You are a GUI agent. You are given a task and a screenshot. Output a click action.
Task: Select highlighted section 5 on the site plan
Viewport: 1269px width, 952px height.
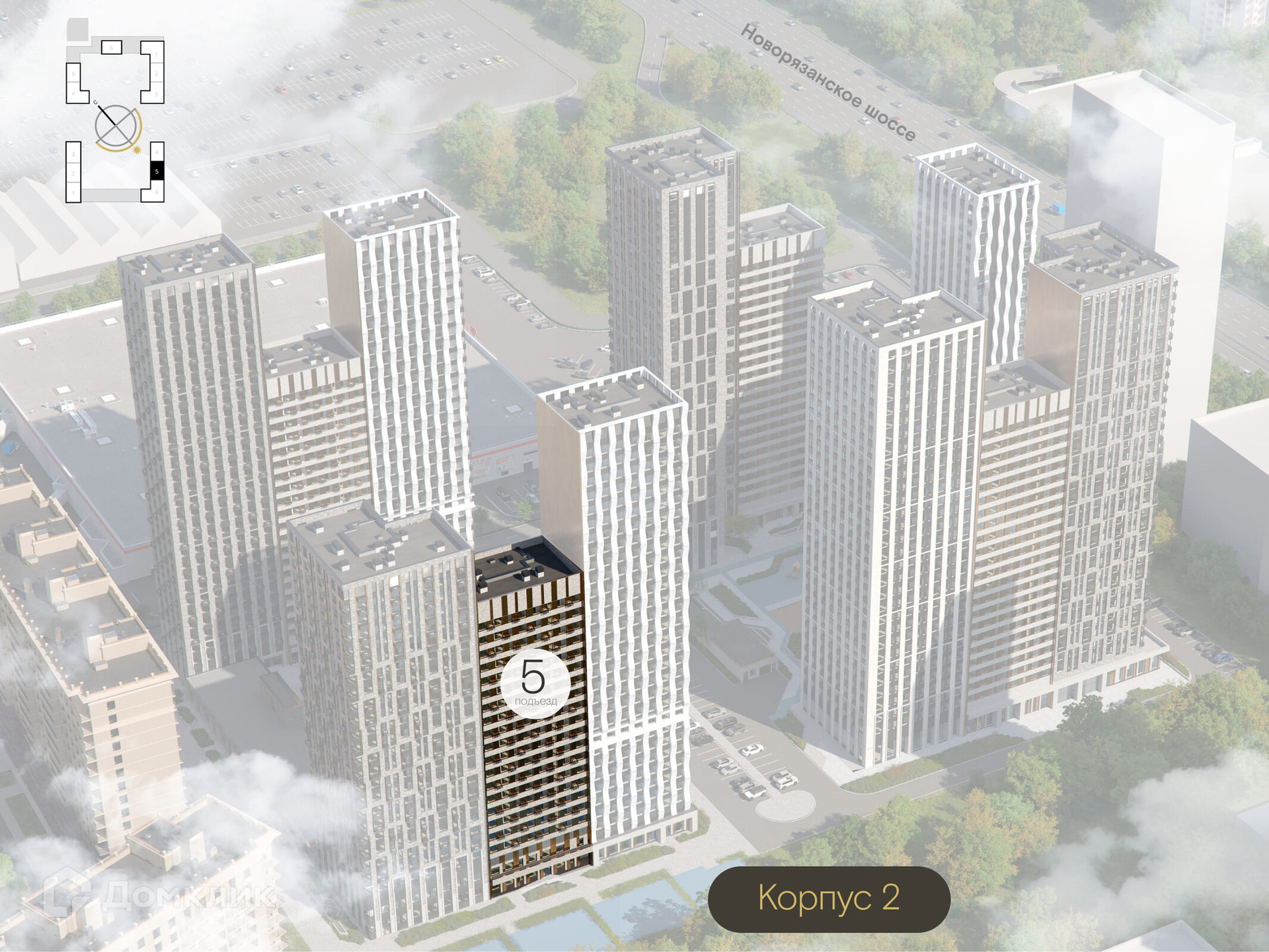(x=157, y=171)
